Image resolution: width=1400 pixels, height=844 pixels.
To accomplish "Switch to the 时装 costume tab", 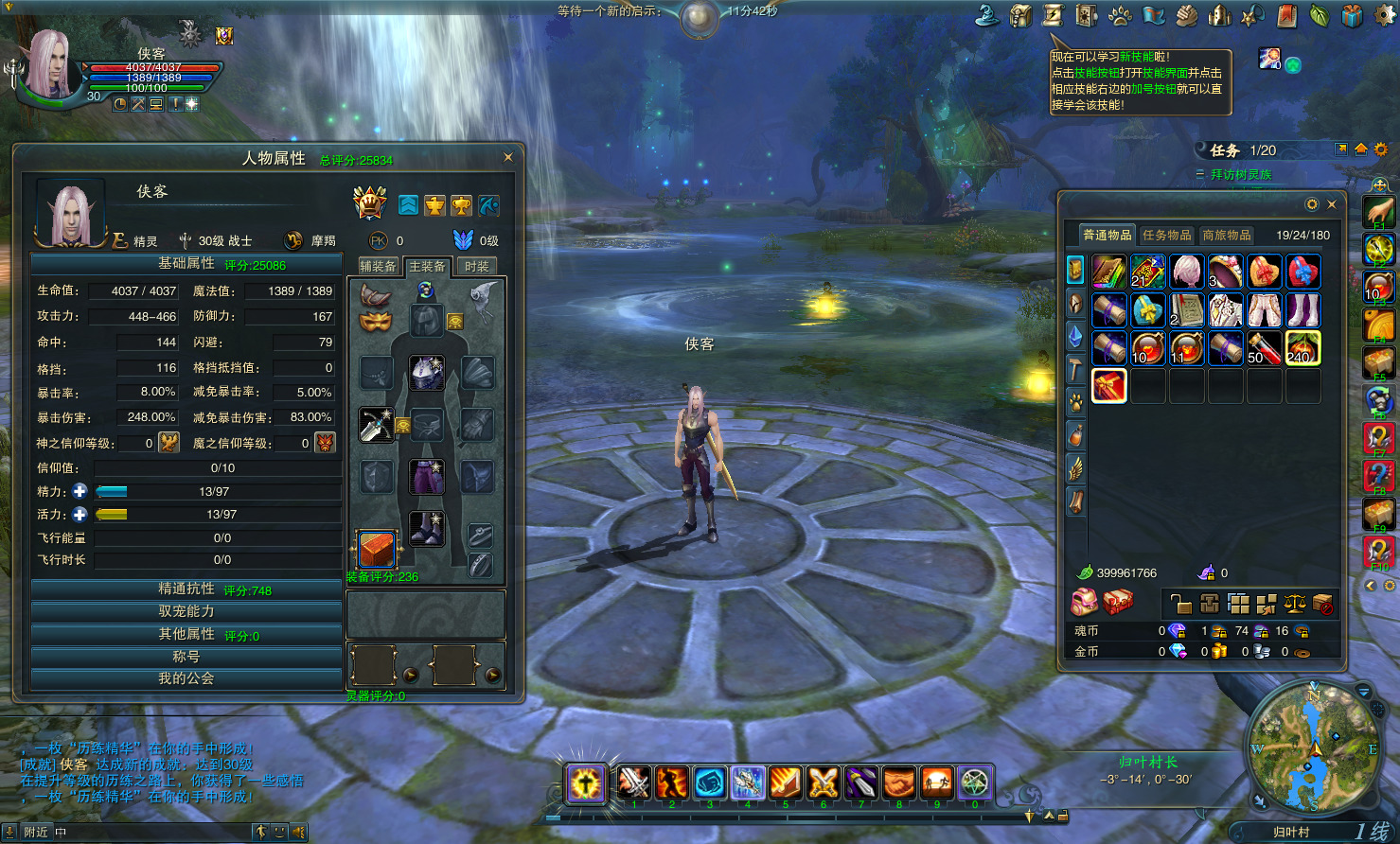I will tap(477, 267).
